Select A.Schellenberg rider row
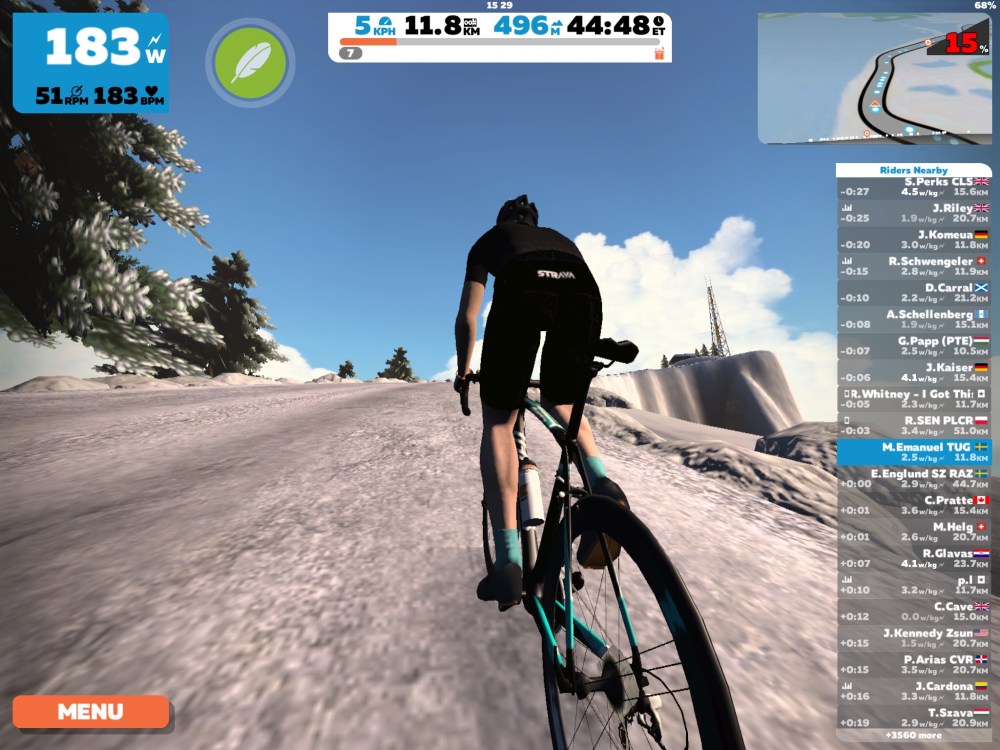This screenshot has height=750, width=1000. [914, 319]
